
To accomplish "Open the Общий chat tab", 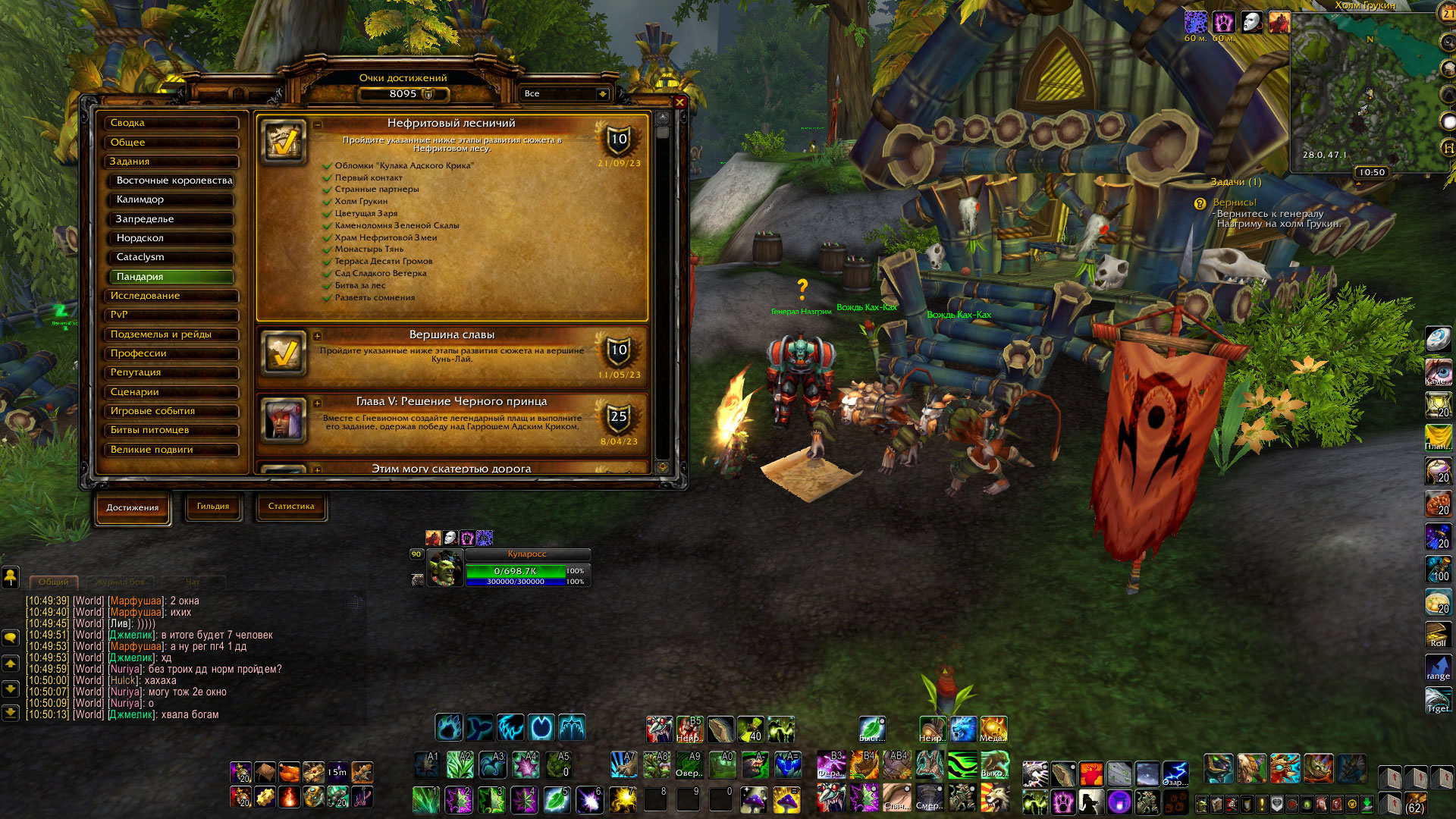I will (x=53, y=582).
